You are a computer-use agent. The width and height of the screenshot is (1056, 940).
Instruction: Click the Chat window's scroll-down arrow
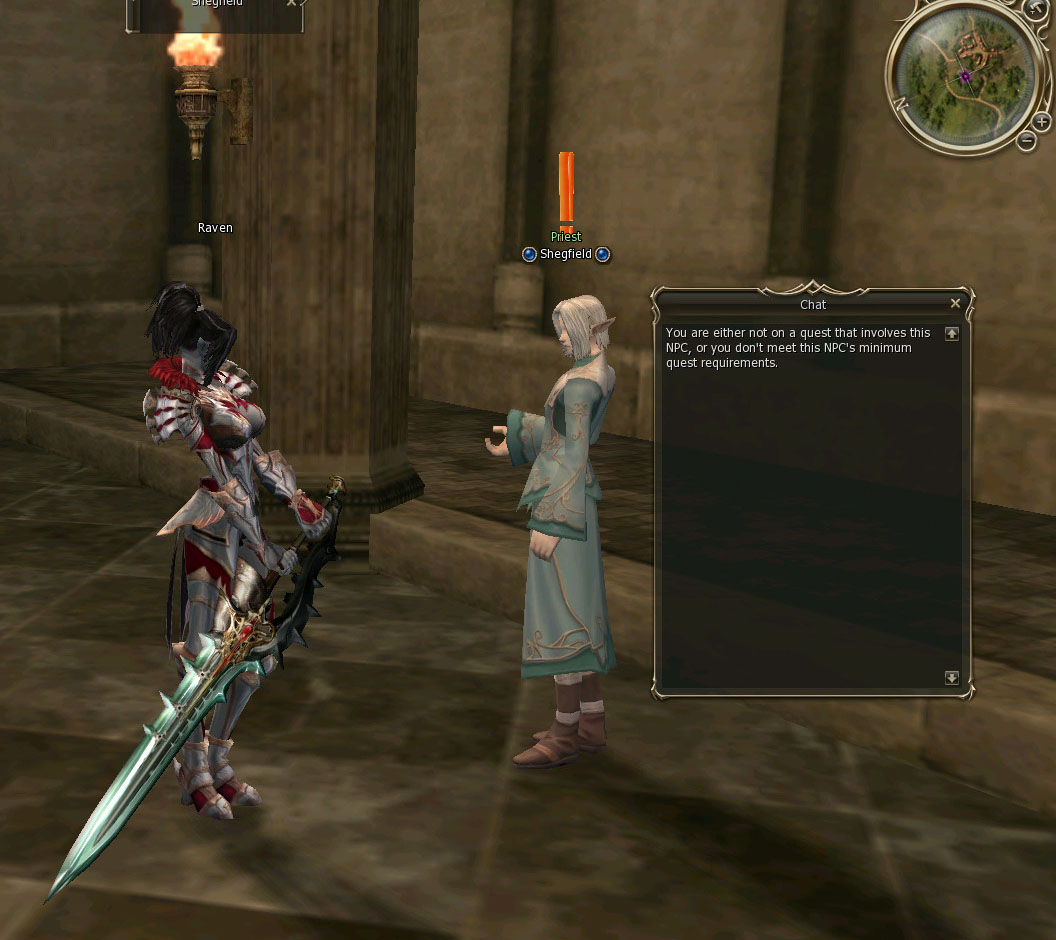pyautogui.click(x=951, y=678)
